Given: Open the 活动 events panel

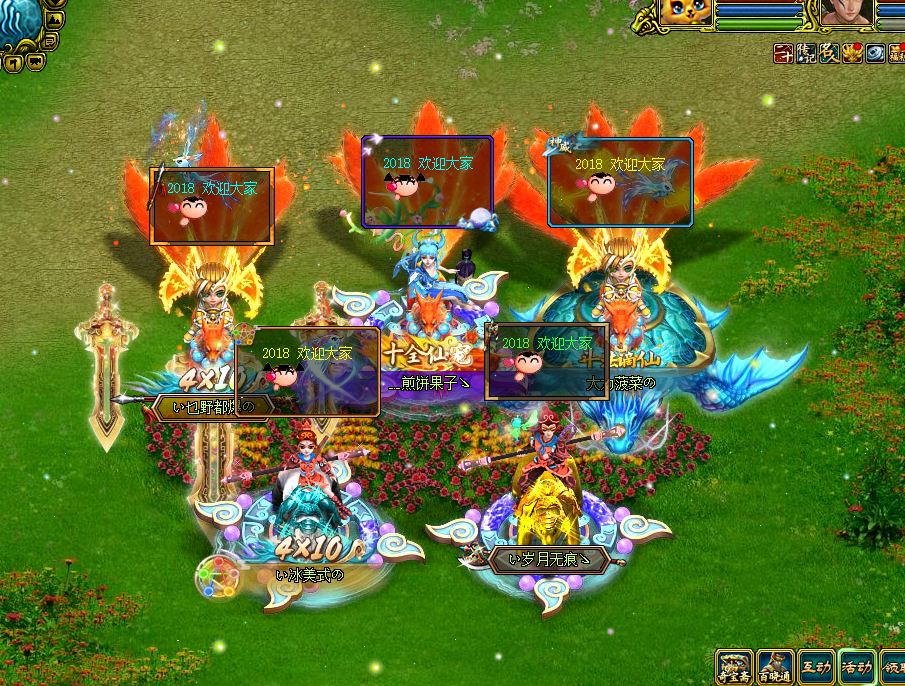Looking at the screenshot, I should (x=856, y=667).
